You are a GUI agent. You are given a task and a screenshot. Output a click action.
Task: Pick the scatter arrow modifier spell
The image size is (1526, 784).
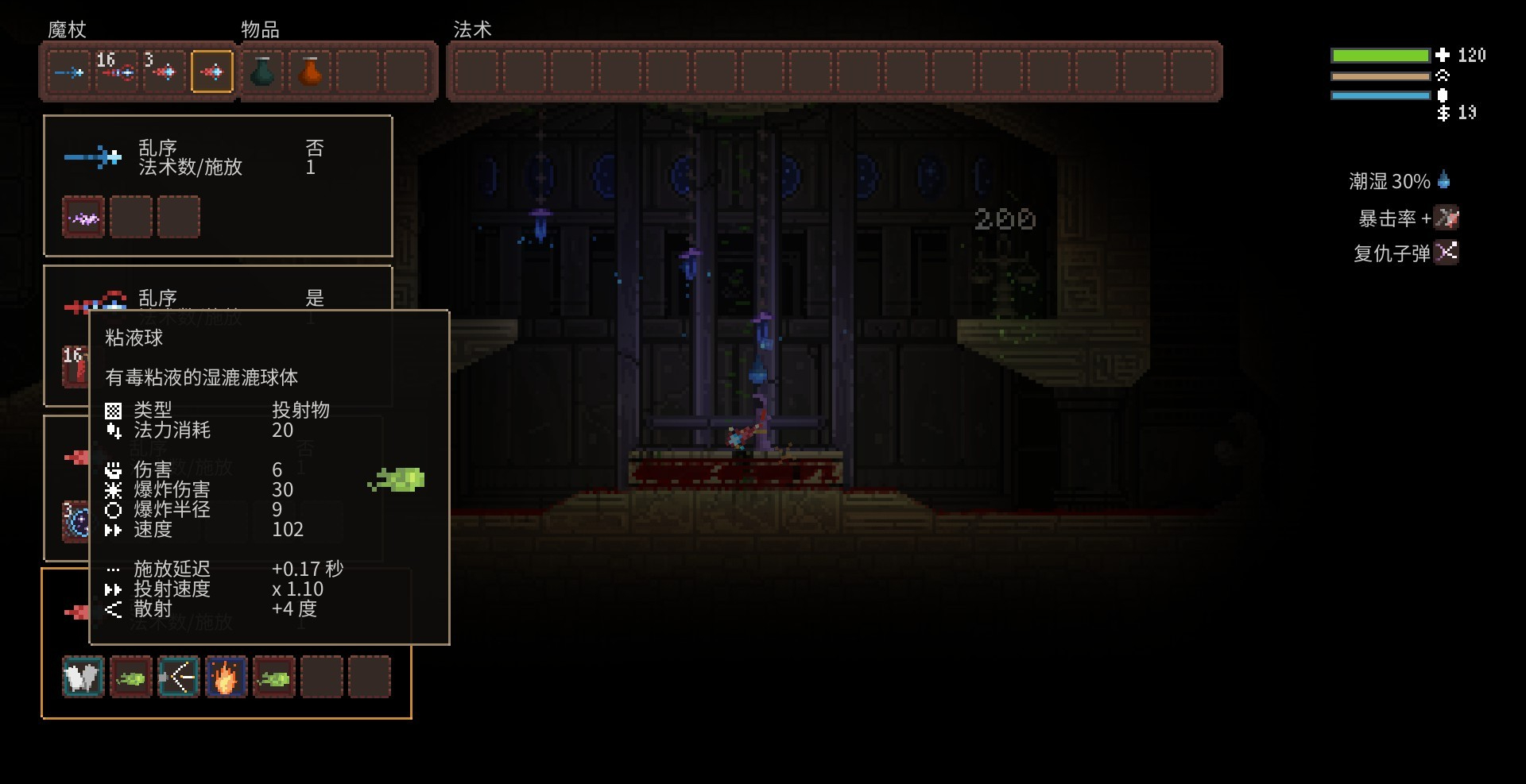pyautogui.click(x=179, y=678)
